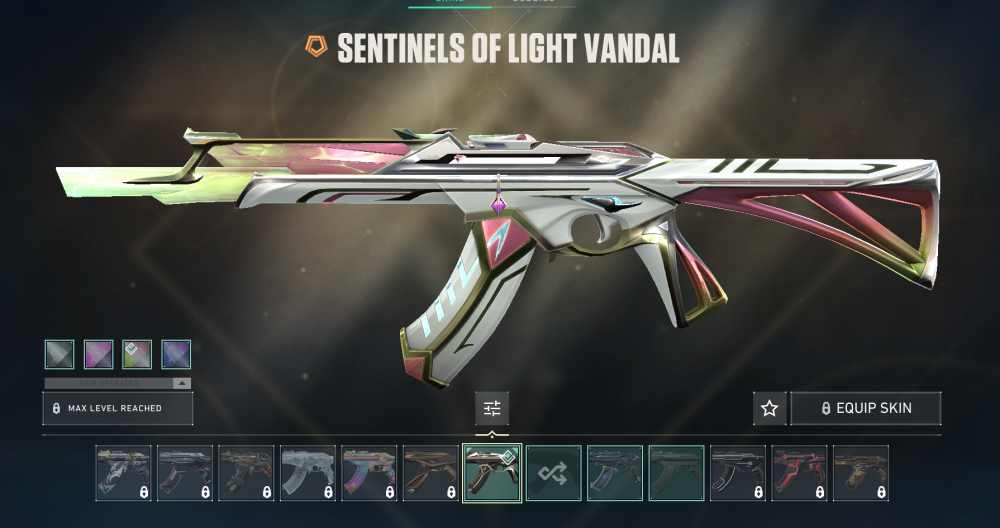This screenshot has height=528, width=1000.
Task: Select the highlighted Sentinels of Light Vandal thumbnail
Action: pos(491,473)
